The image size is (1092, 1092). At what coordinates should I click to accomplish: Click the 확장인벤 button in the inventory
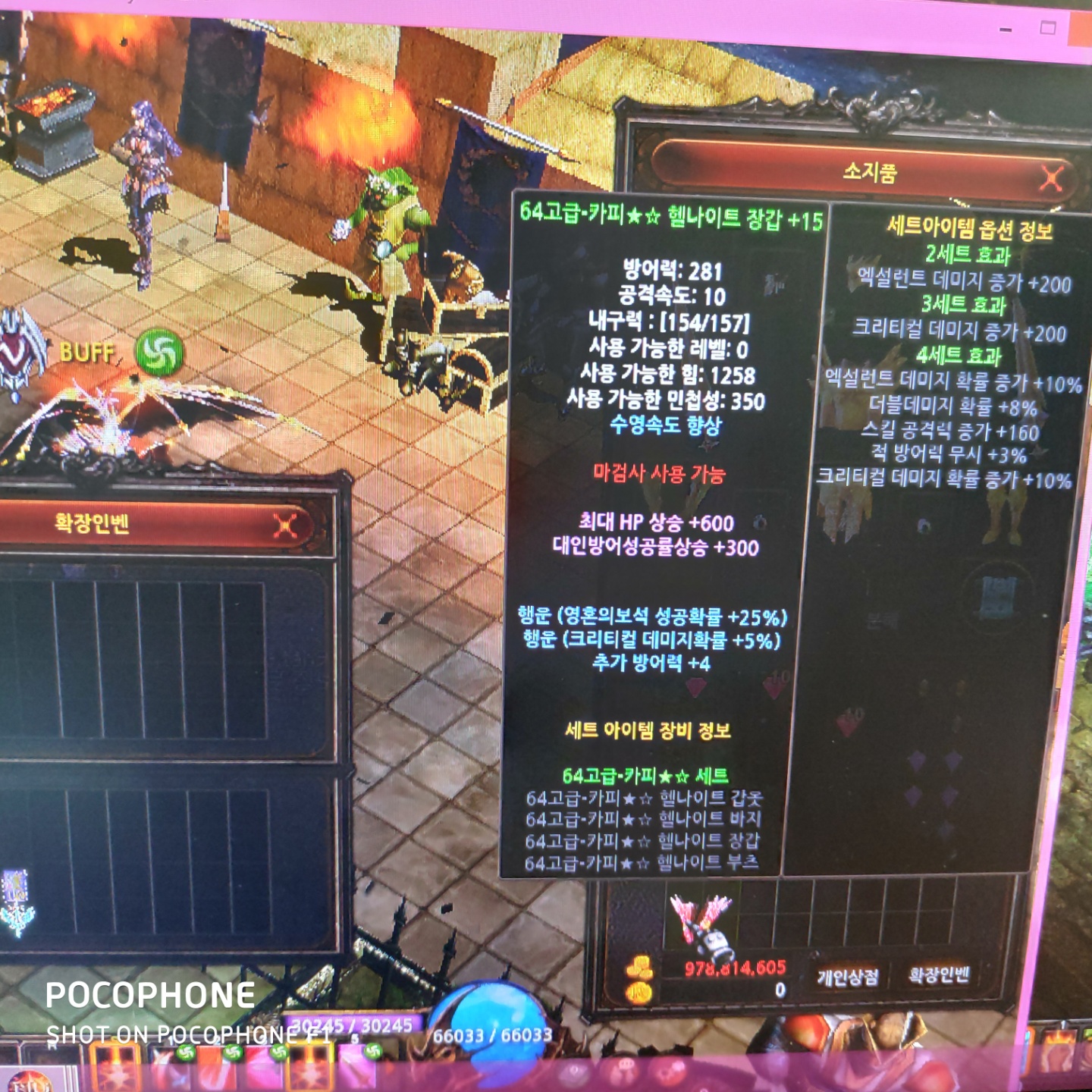coord(939,975)
